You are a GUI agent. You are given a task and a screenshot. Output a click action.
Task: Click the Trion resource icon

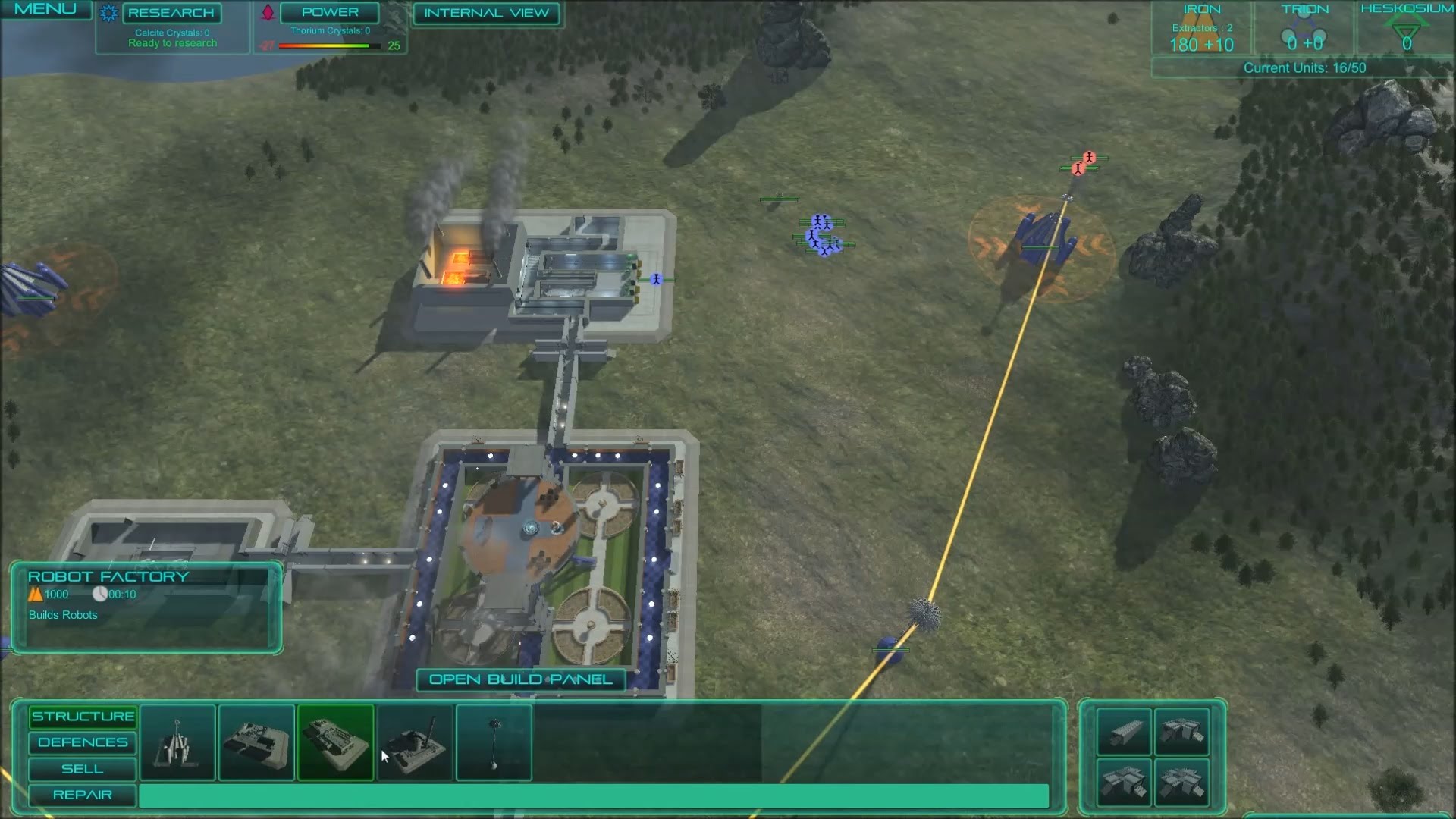pyautogui.click(x=1304, y=30)
